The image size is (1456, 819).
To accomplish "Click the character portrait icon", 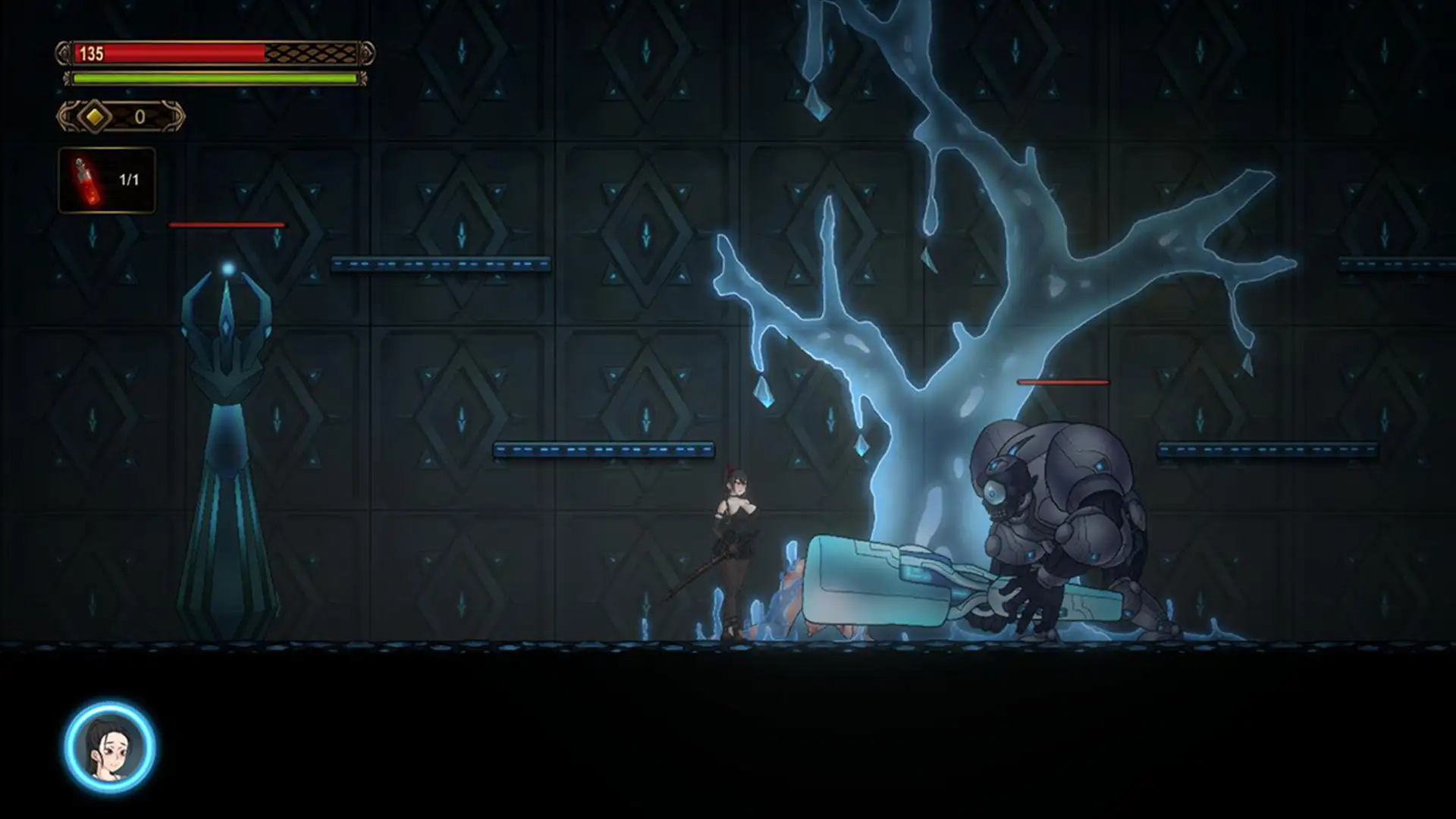I will pos(110,747).
